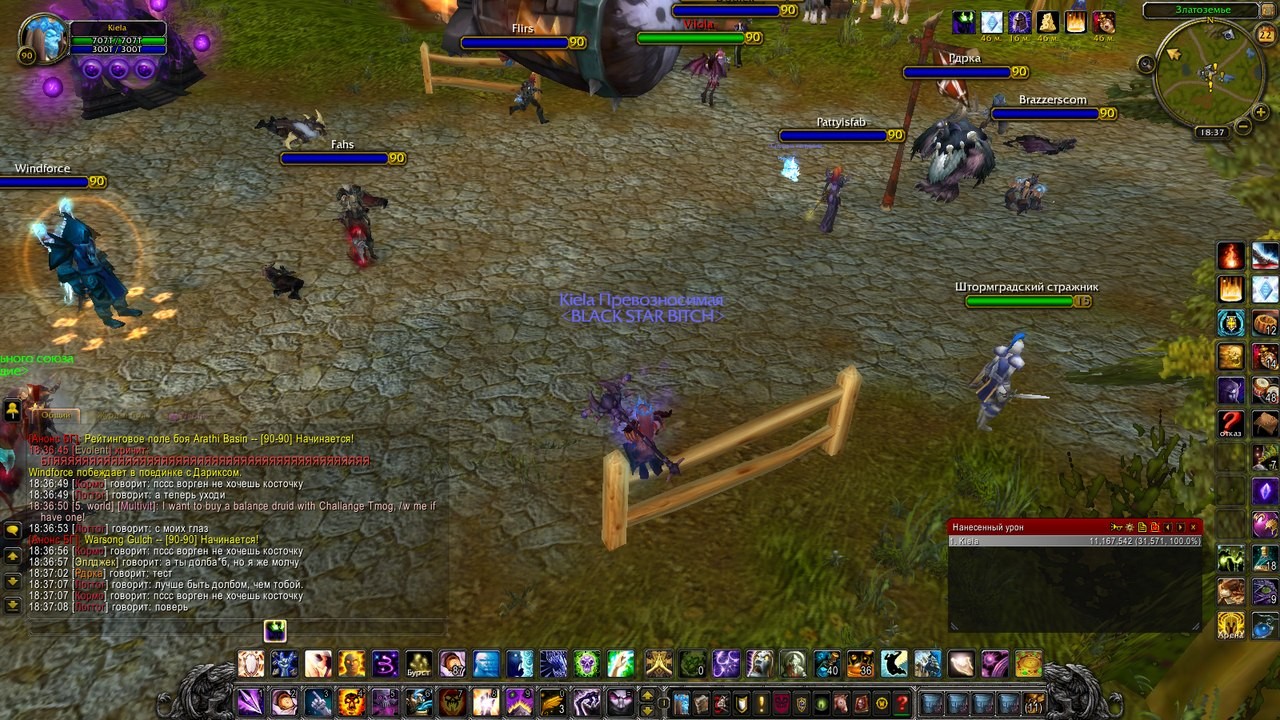Image resolution: width=1280 pixels, height=720 pixels.
Task: Click the red question mark micro-menu button
Action: coord(902,703)
